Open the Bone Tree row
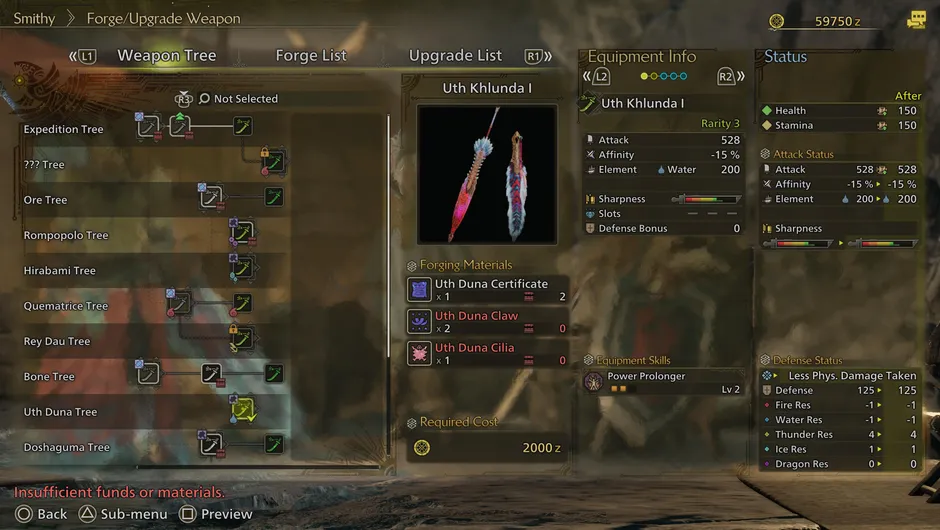940x530 pixels. (49, 377)
